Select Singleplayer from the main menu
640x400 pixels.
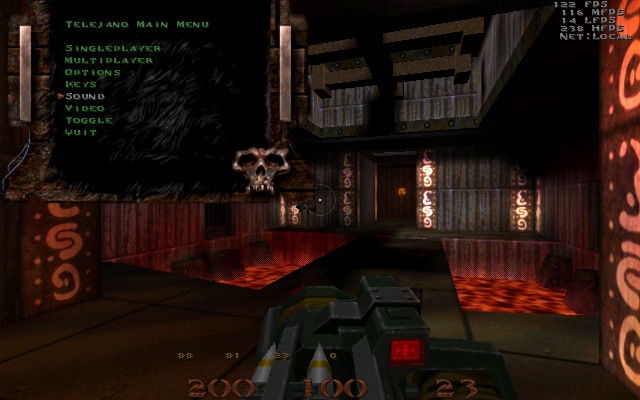coord(103,48)
